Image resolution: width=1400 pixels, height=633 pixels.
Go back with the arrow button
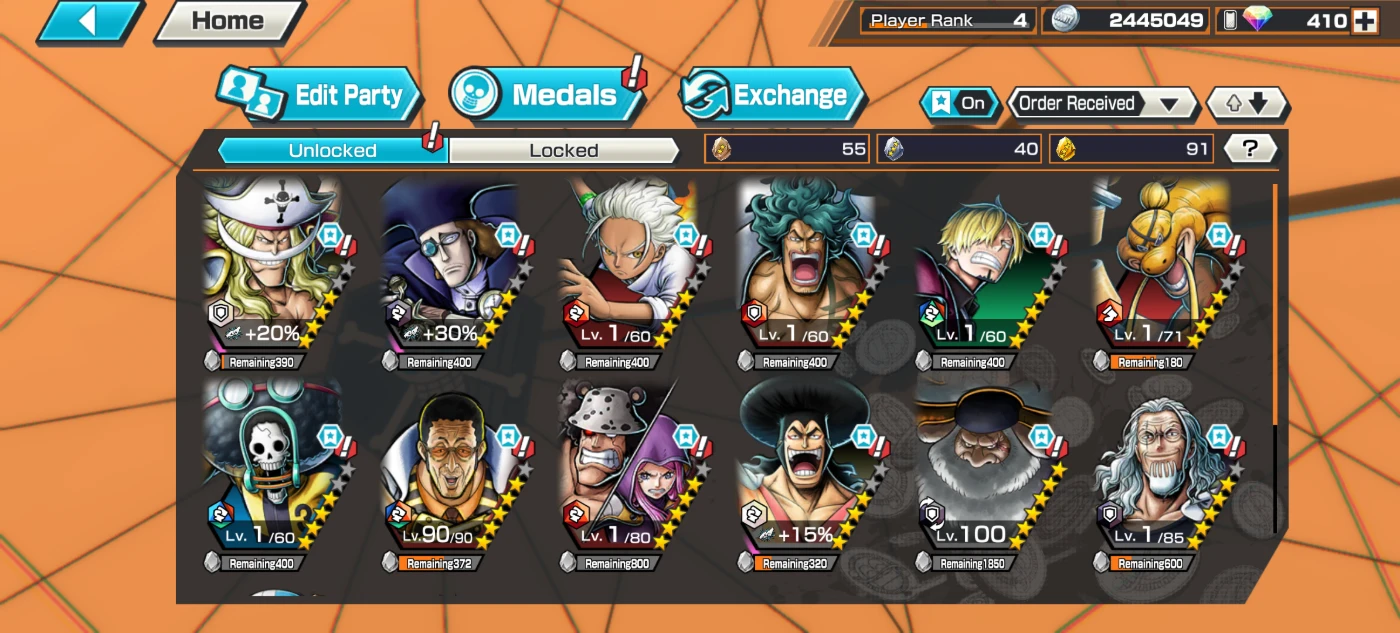point(88,22)
